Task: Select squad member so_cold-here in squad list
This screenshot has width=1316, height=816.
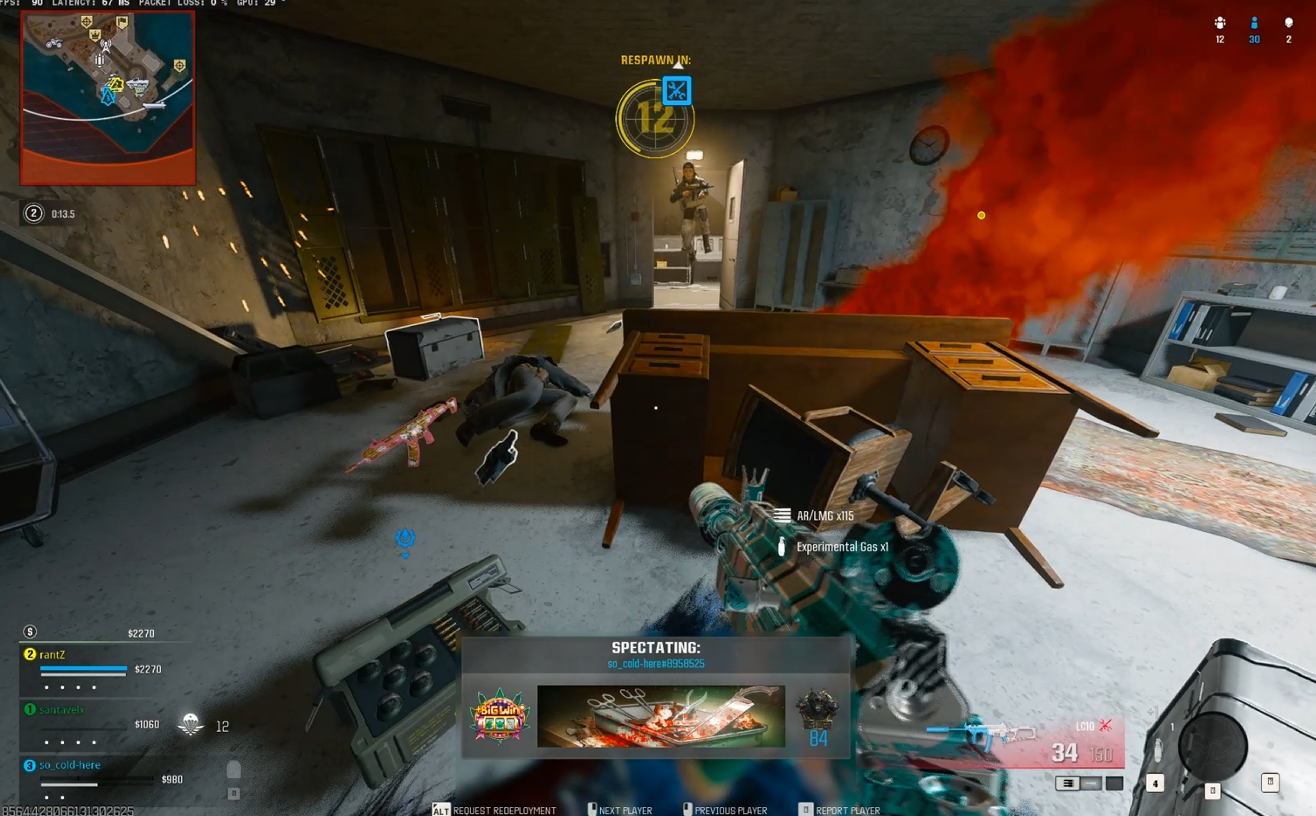Action: click(69, 765)
